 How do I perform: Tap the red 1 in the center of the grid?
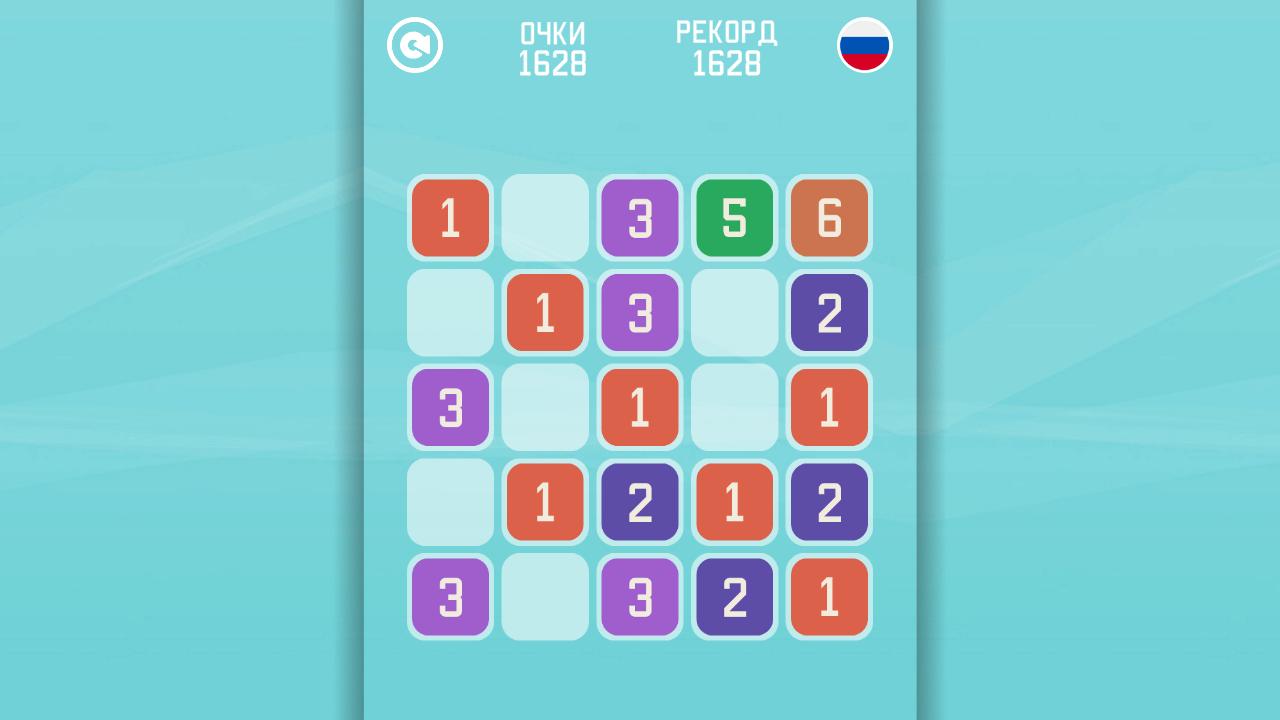coord(640,407)
